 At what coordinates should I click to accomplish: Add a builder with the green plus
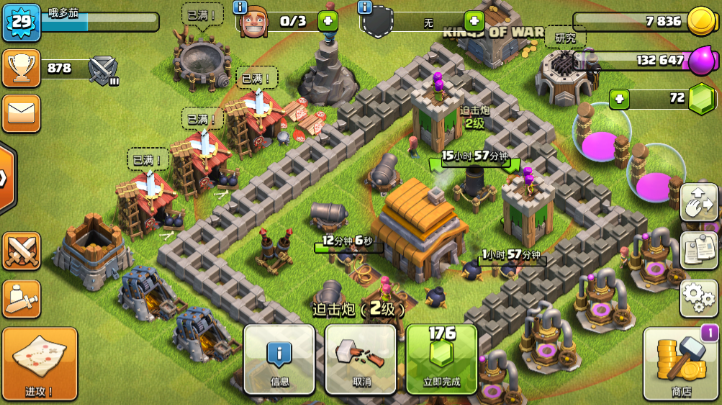(327, 21)
